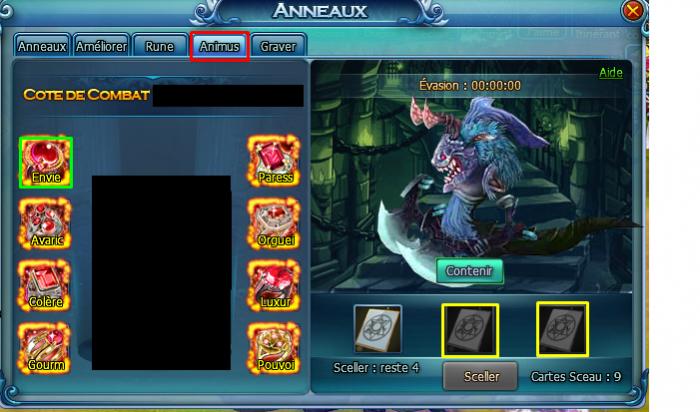
Task: Open the Améliorer tab
Action: click(x=100, y=46)
